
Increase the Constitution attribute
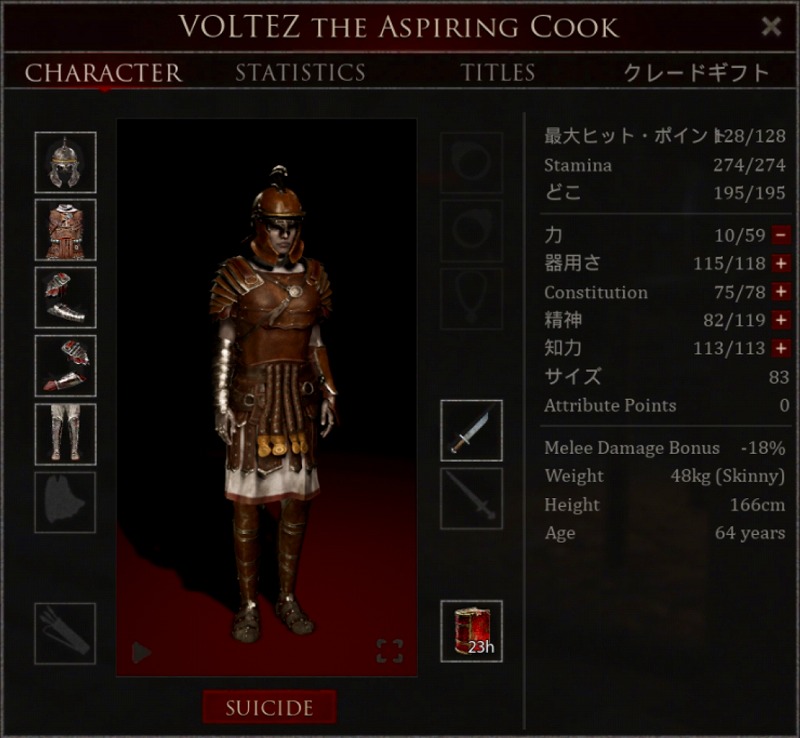click(x=781, y=292)
